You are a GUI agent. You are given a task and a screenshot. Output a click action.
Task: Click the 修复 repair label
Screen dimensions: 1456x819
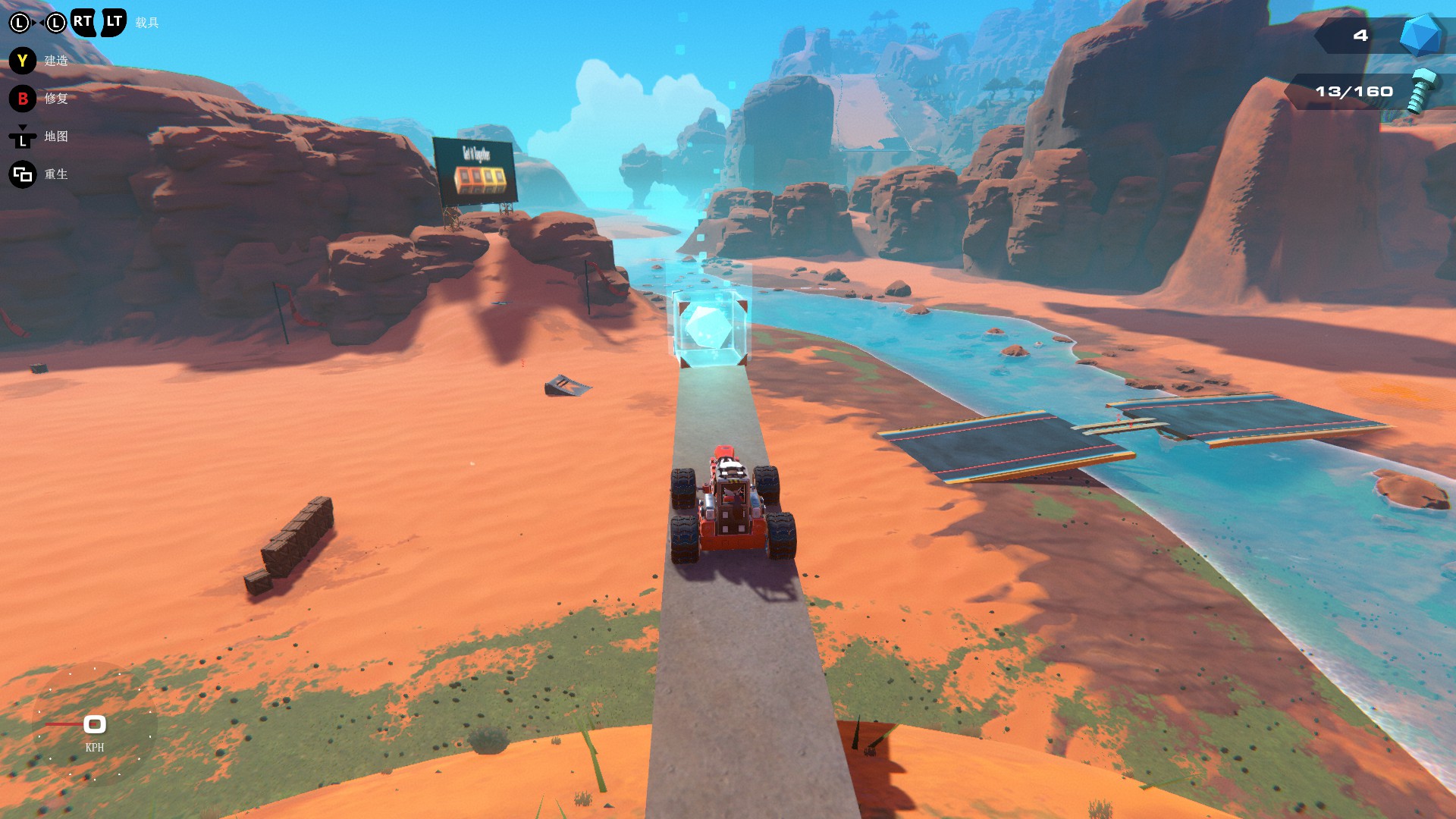(x=58, y=99)
